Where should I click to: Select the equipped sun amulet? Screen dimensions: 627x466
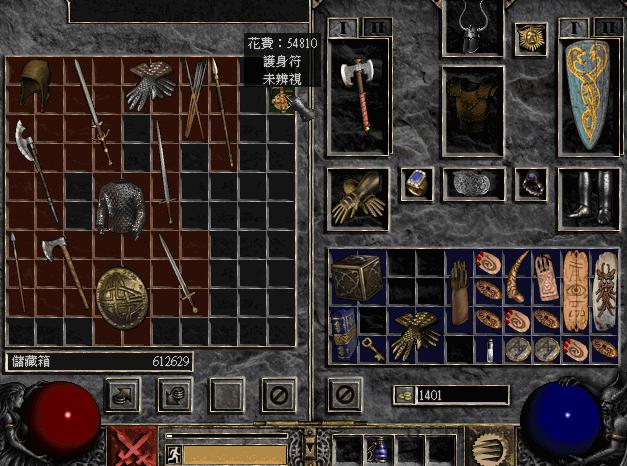(530, 39)
